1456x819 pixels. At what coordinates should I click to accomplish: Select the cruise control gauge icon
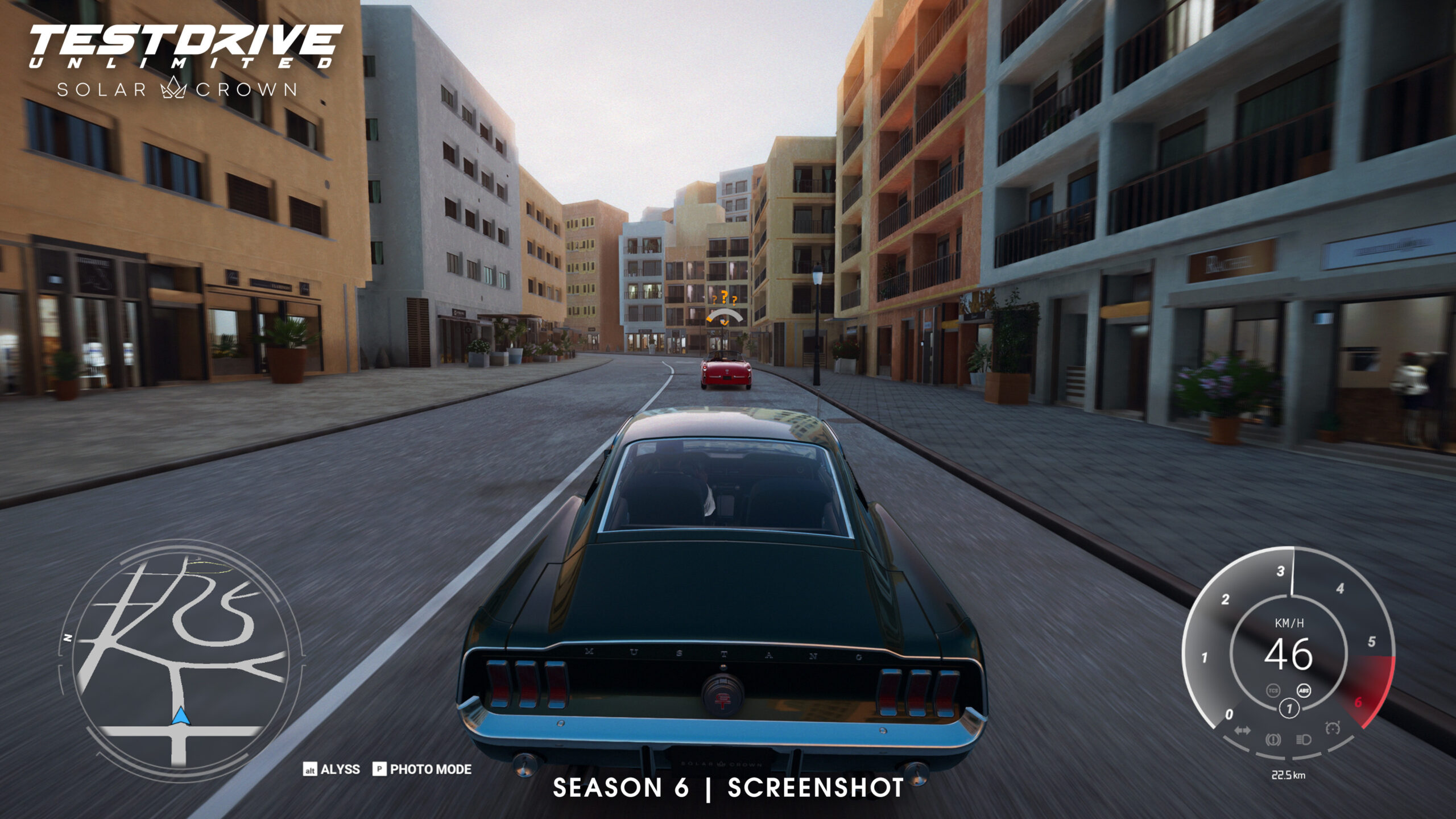[1333, 728]
